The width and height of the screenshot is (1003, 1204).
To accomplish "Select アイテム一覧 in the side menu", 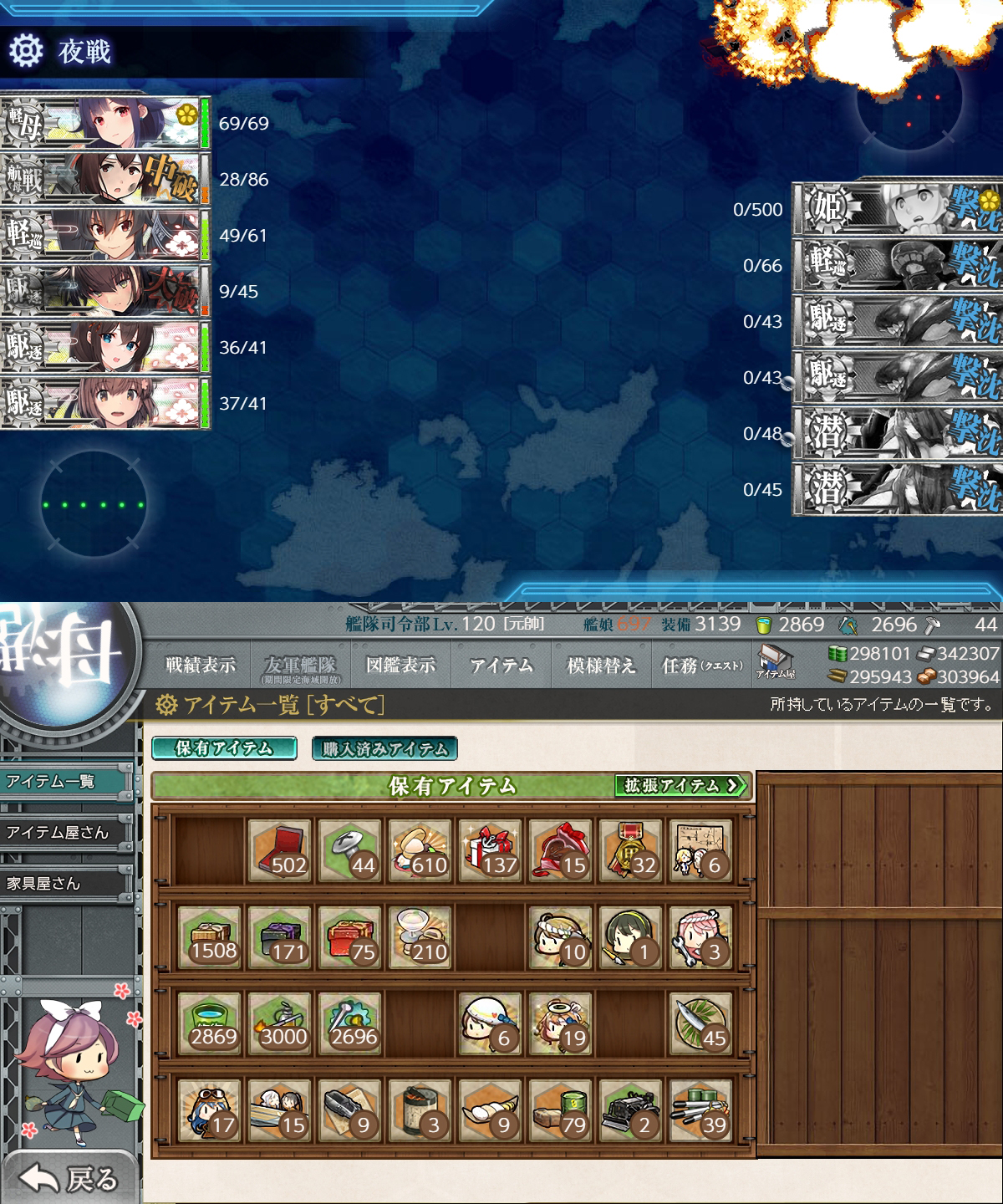I will [x=67, y=782].
